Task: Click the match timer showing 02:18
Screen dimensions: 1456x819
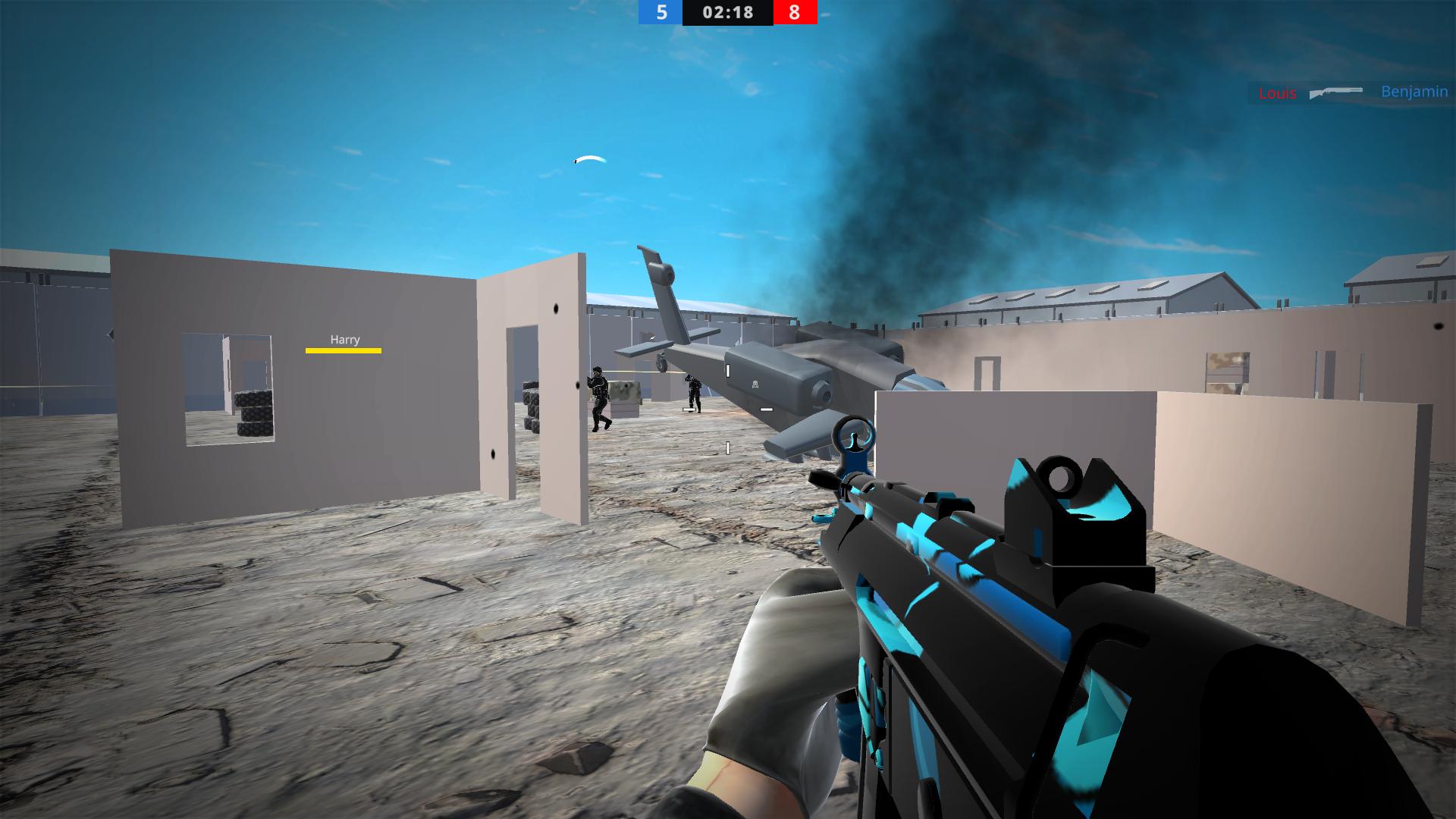Action: 728,12
